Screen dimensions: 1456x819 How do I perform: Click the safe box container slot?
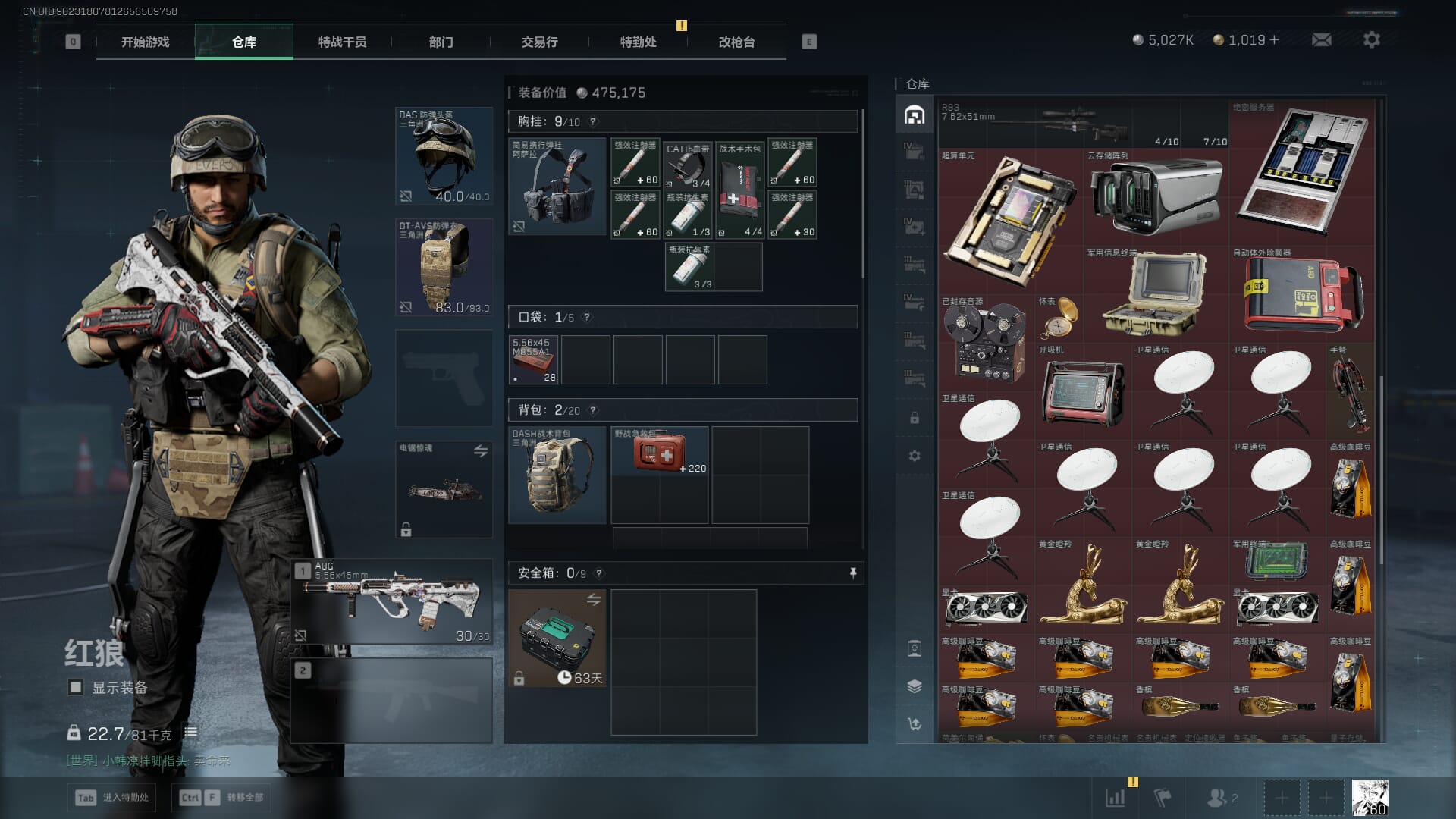(557, 638)
